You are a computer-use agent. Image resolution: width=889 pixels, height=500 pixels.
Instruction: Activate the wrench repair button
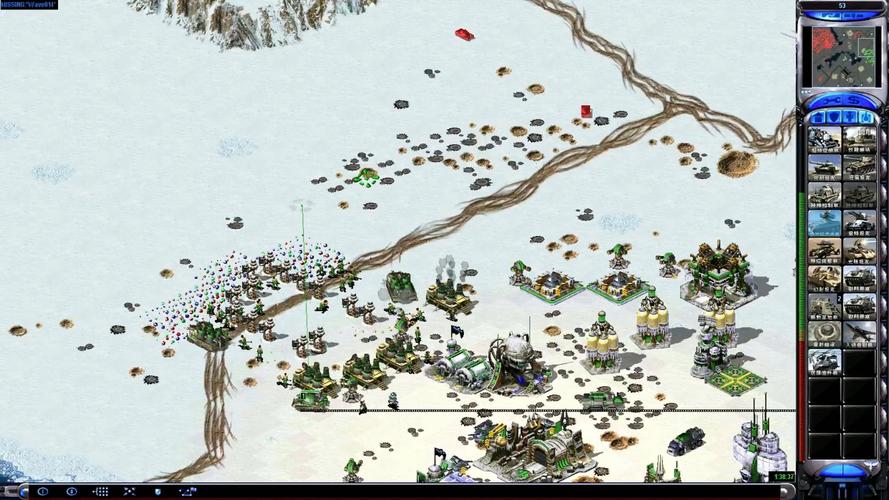click(832, 100)
